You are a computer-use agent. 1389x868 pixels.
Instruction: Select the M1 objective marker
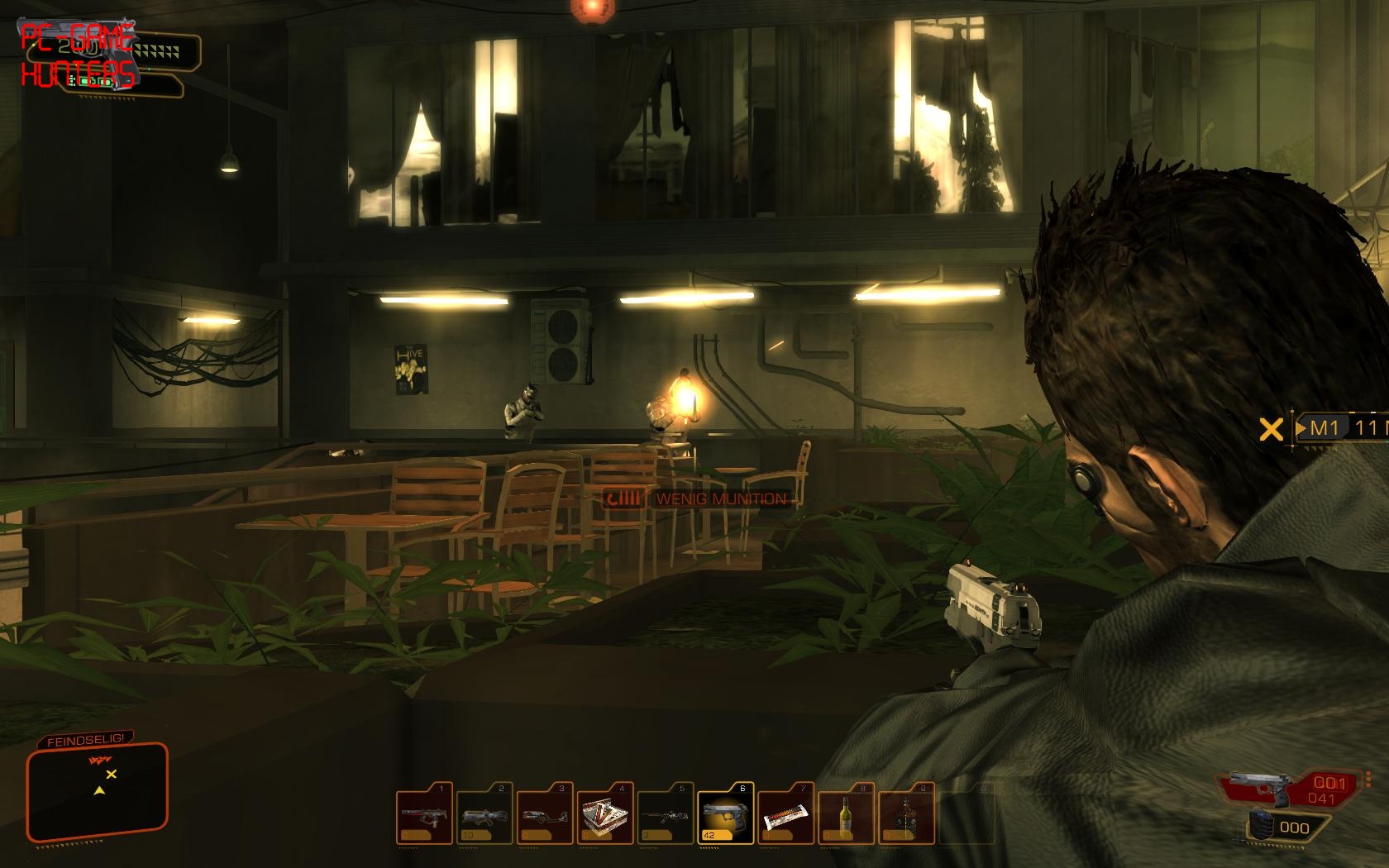1325,427
